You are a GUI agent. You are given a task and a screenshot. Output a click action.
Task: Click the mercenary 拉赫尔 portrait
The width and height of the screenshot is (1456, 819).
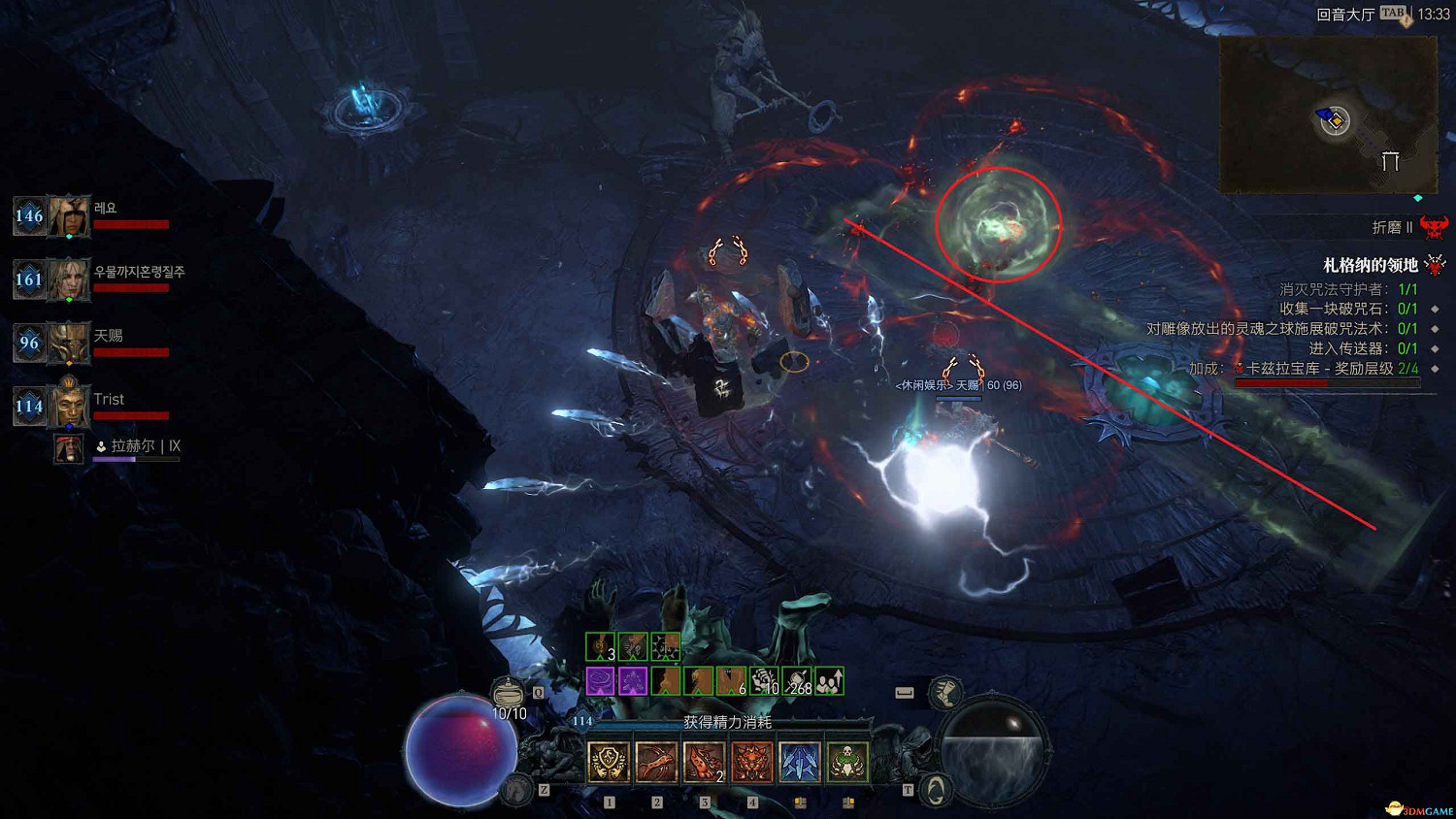[68, 448]
